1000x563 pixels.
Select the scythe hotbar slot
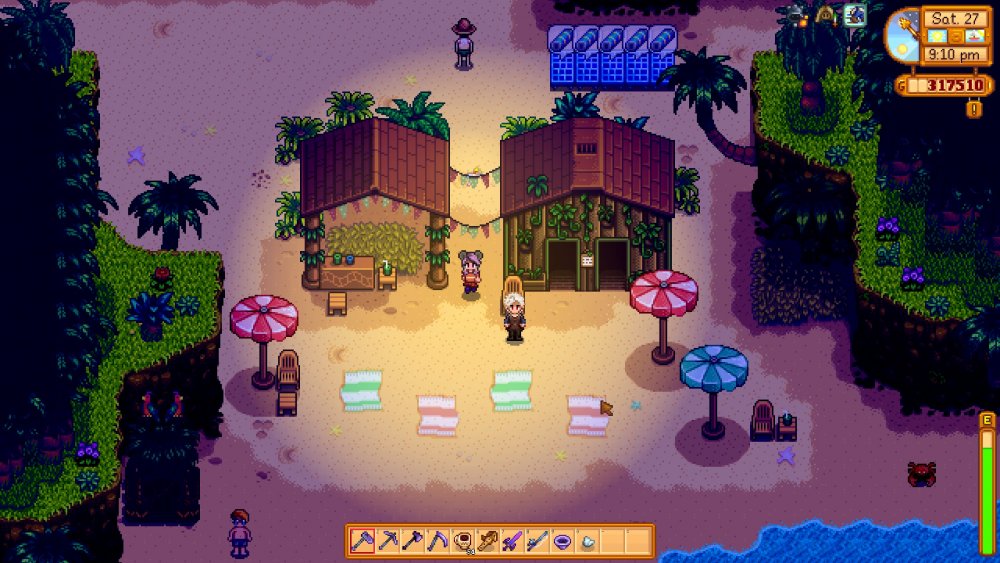point(437,541)
